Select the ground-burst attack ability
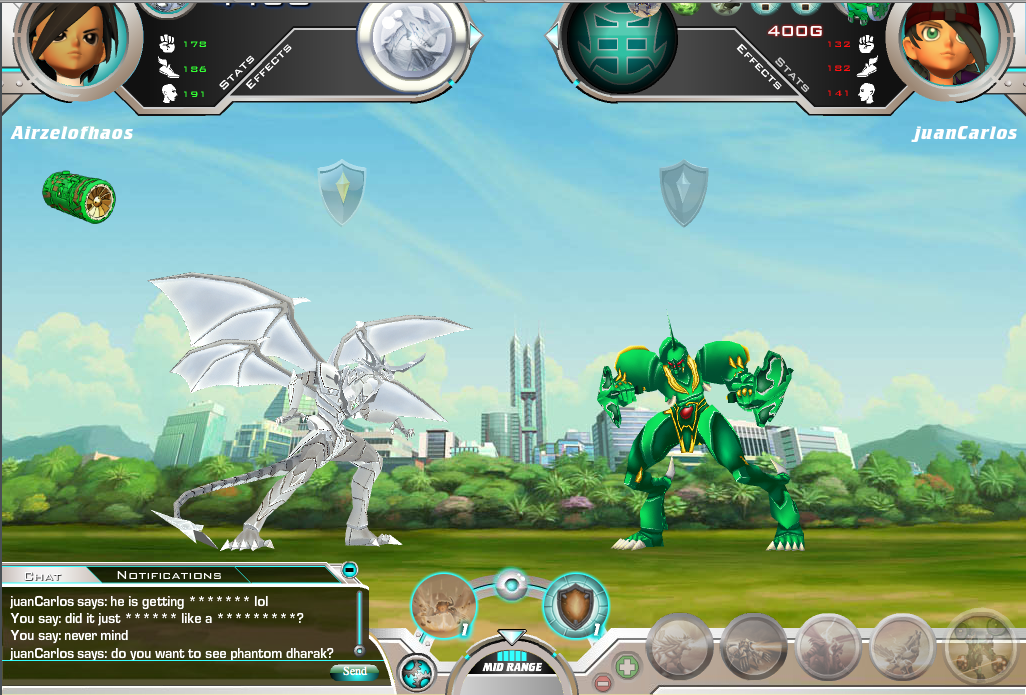The height and width of the screenshot is (695, 1026). [x=442, y=605]
